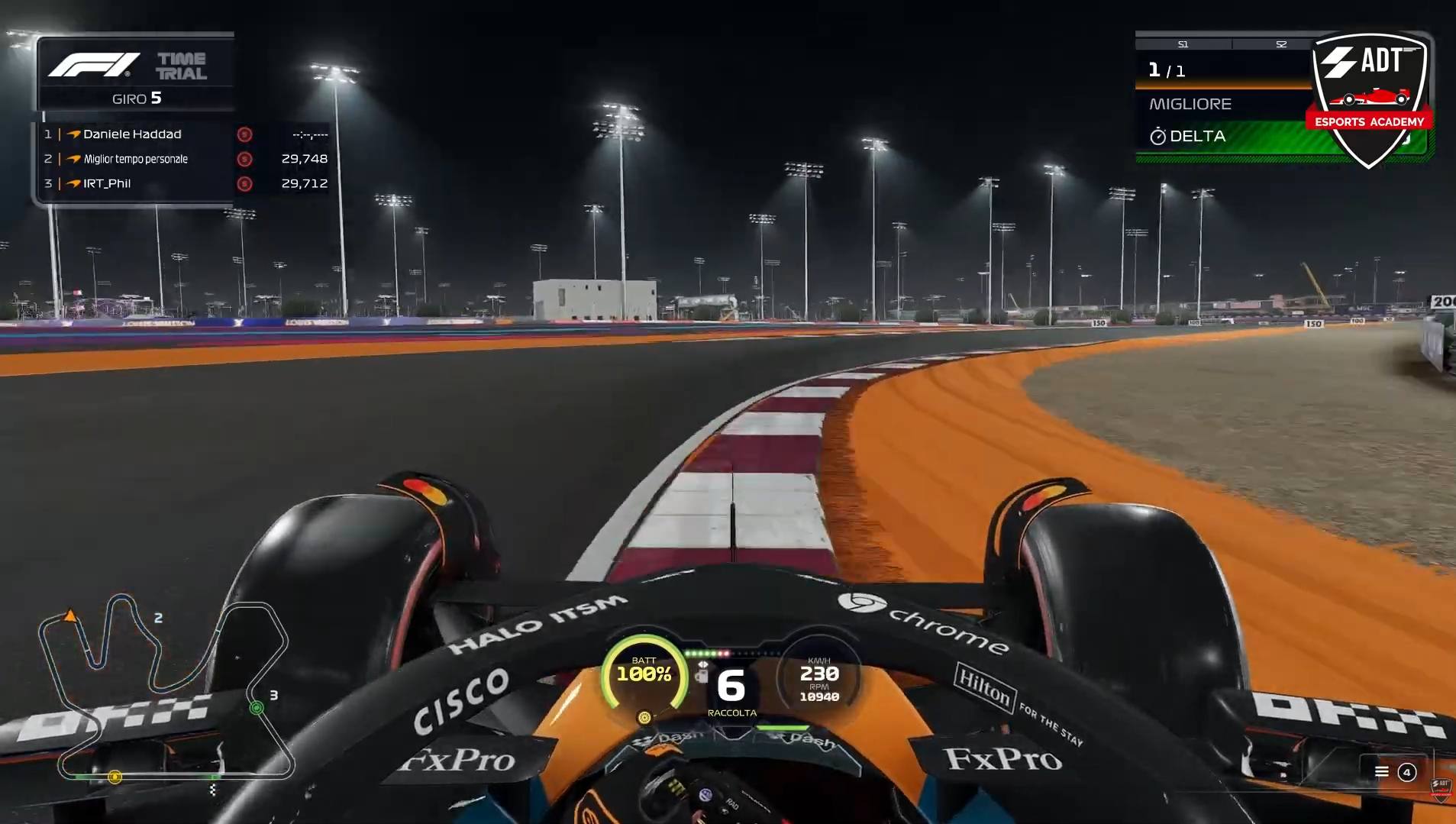Enable the MIGLIORE lap comparison row

click(1191, 104)
